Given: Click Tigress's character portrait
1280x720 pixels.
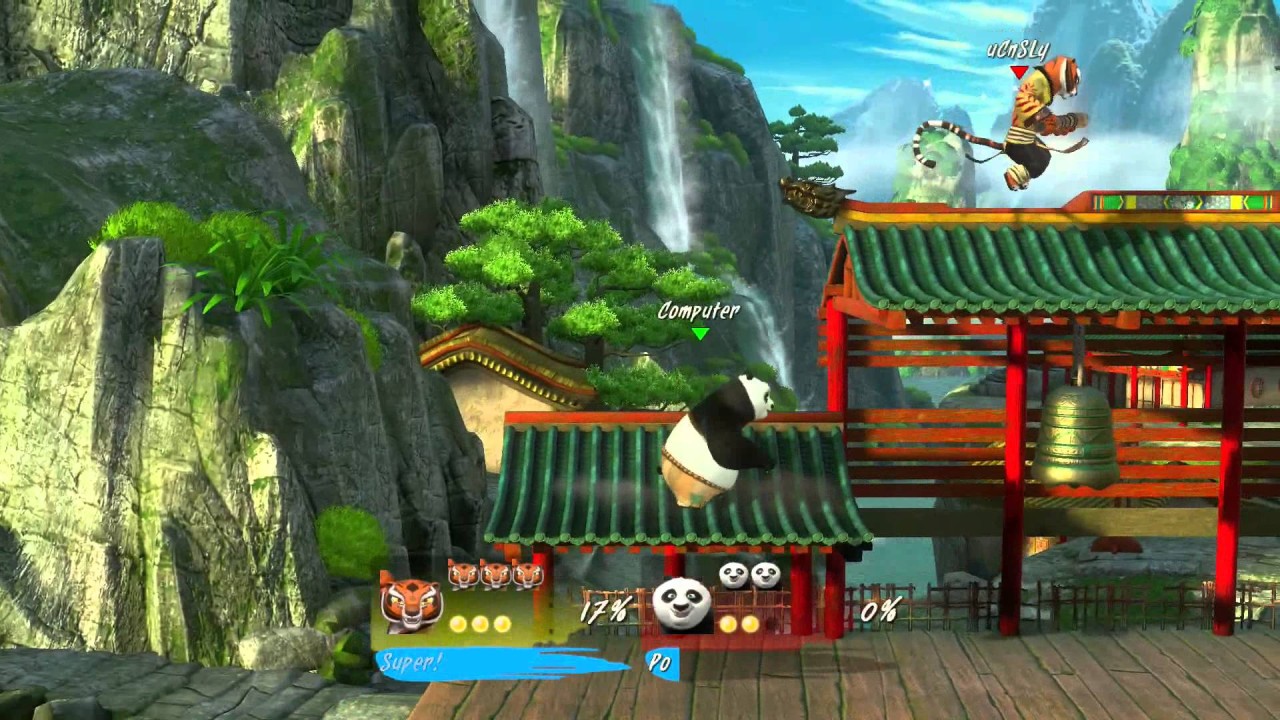Looking at the screenshot, I should coord(411,603).
